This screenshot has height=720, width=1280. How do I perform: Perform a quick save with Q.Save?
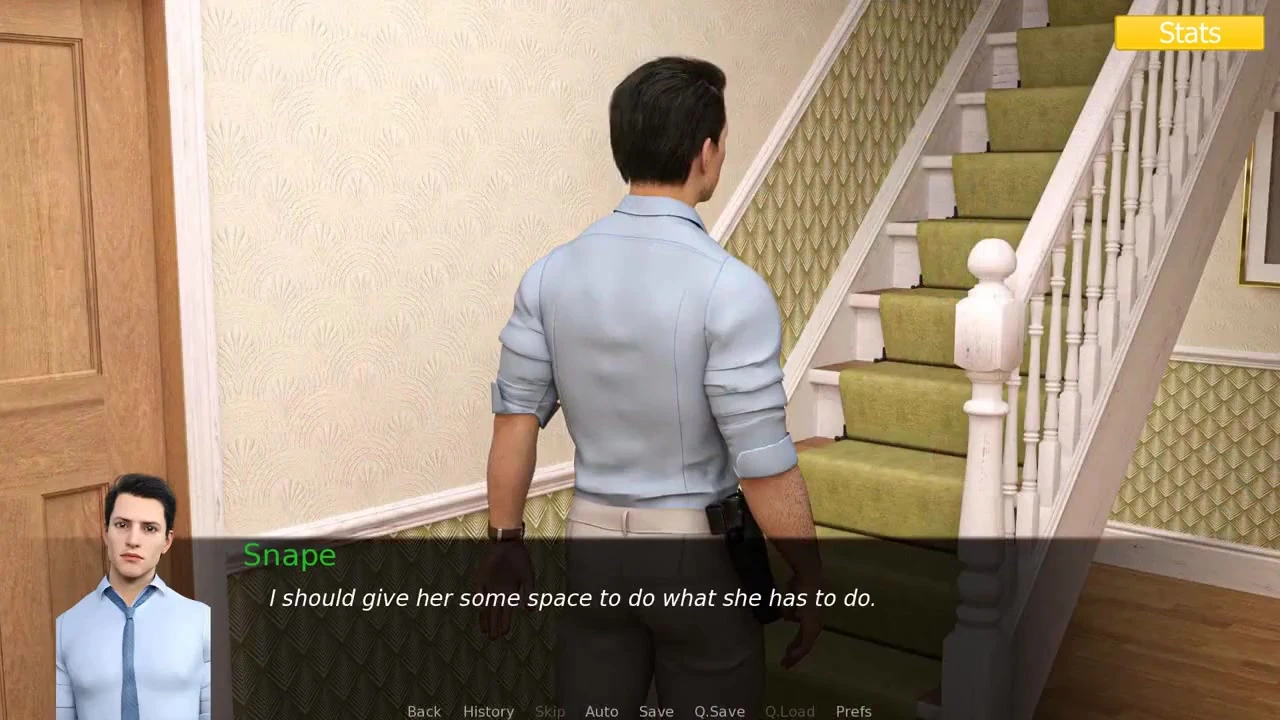pyautogui.click(x=719, y=711)
